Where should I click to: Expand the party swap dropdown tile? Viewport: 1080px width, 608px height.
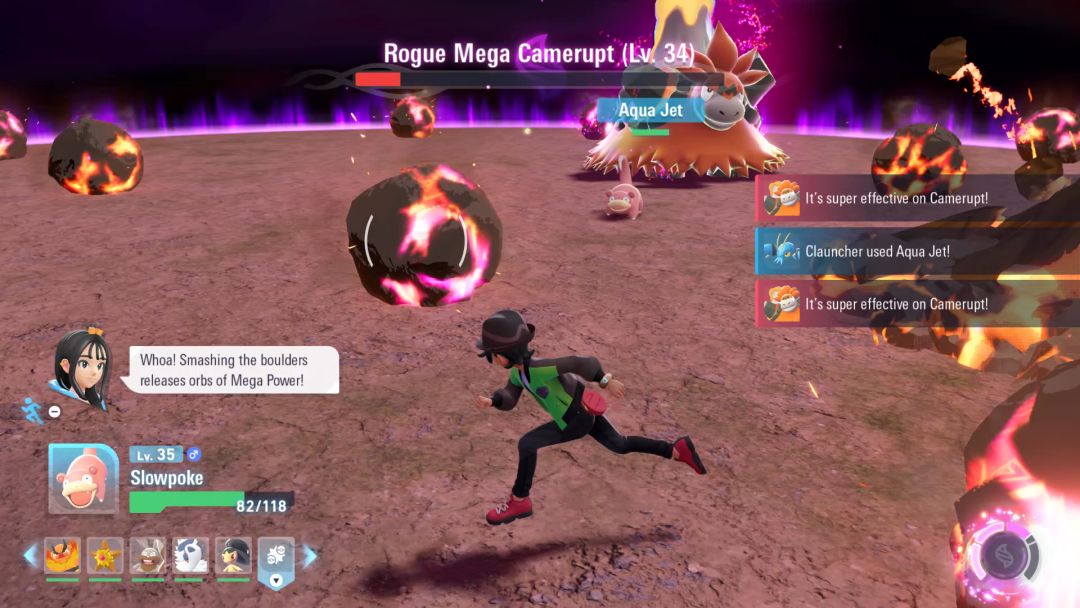(x=276, y=560)
